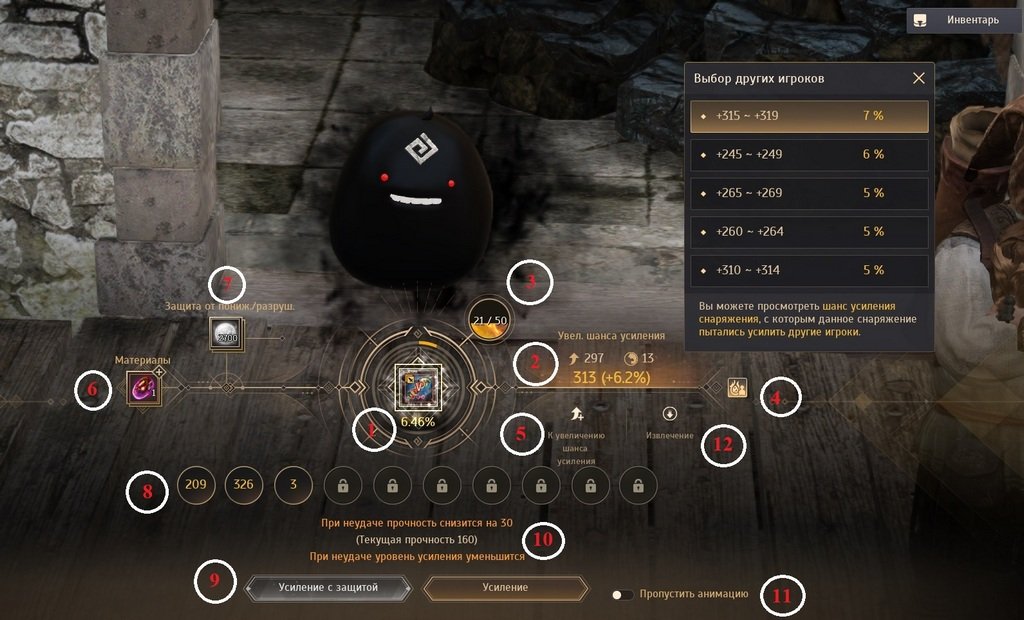Viewport: 1024px width, 620px height.
Task: Select the saved stack slot 209
Action: click(196, 485)
